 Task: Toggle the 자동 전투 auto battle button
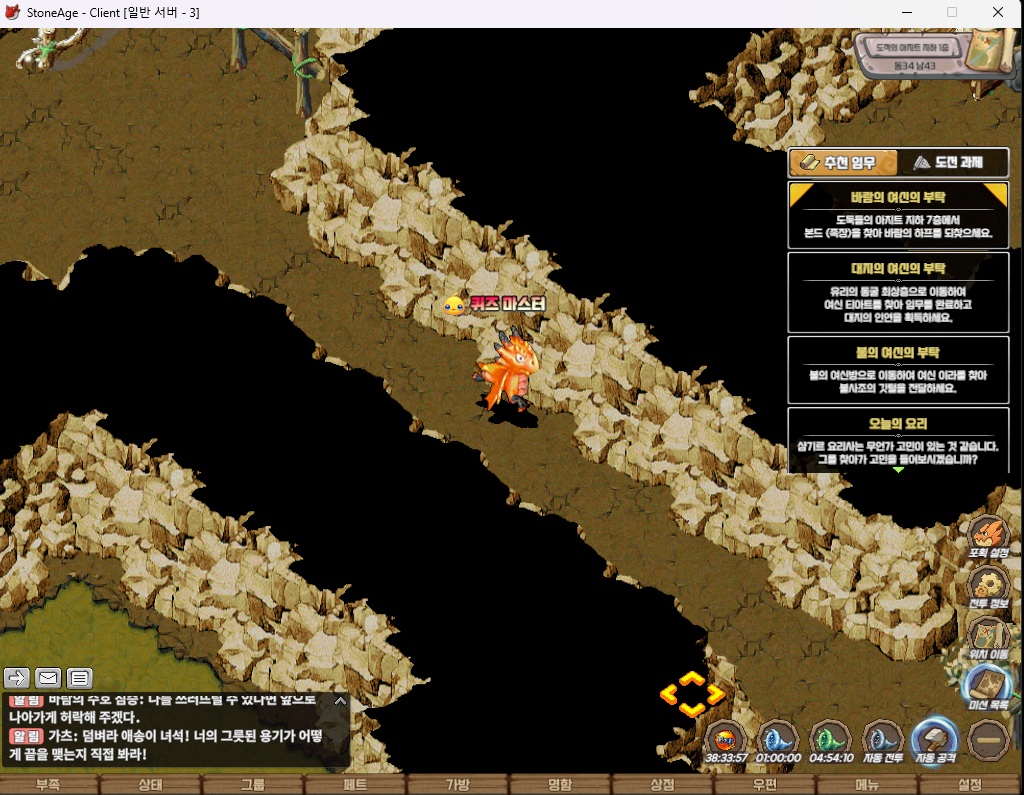[x=883, y=742]
